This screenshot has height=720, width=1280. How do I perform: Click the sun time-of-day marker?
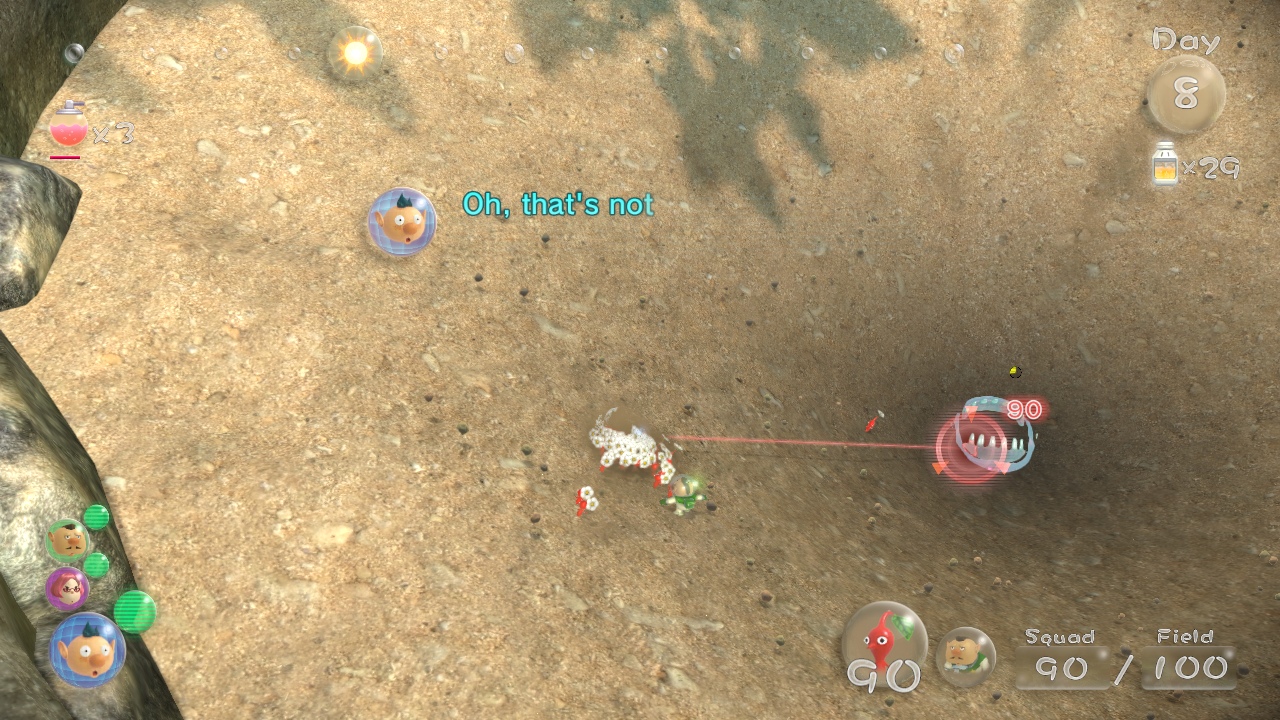tap(355, 53)
